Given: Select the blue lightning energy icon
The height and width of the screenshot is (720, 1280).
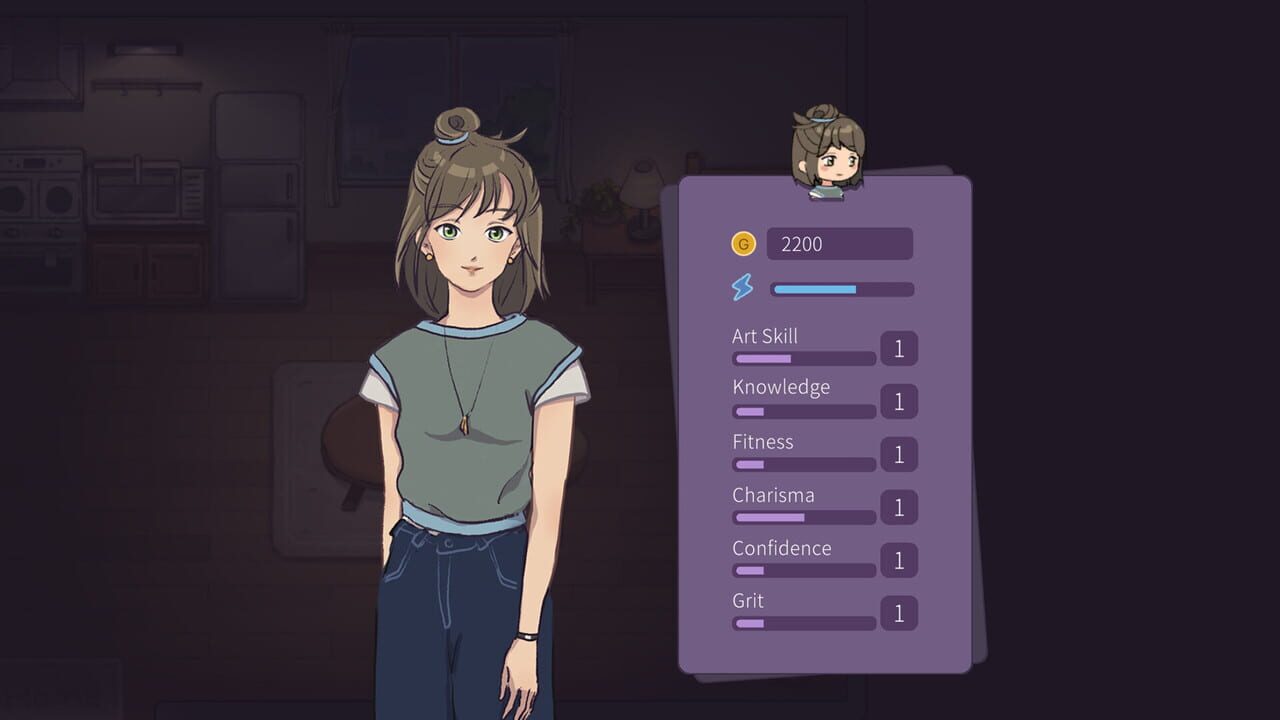Looking at the screenshot, I should click(741, 289).
